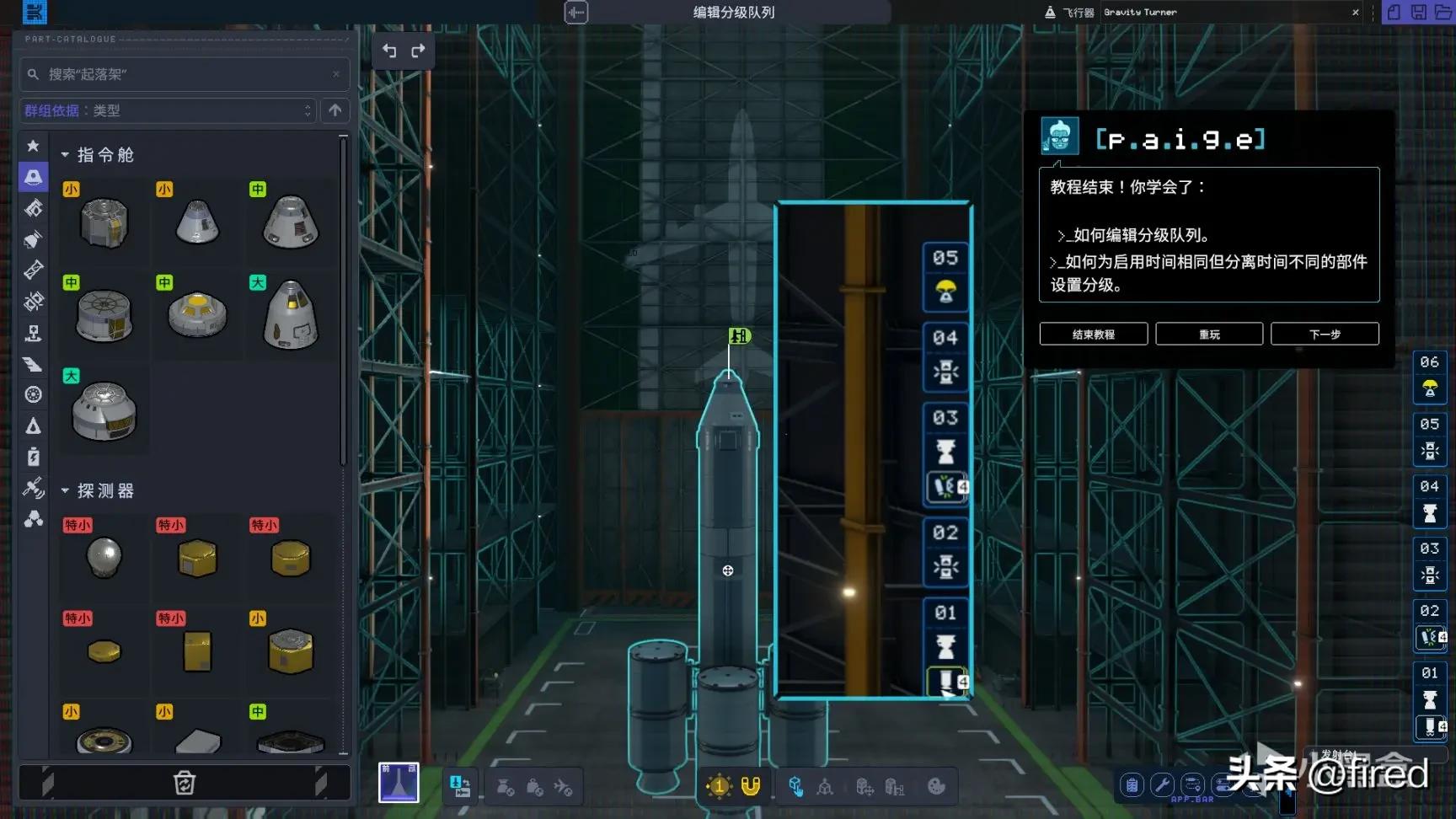Click the redo arrow above the build area
The image size is (1456, 819).
click(417, 51)
